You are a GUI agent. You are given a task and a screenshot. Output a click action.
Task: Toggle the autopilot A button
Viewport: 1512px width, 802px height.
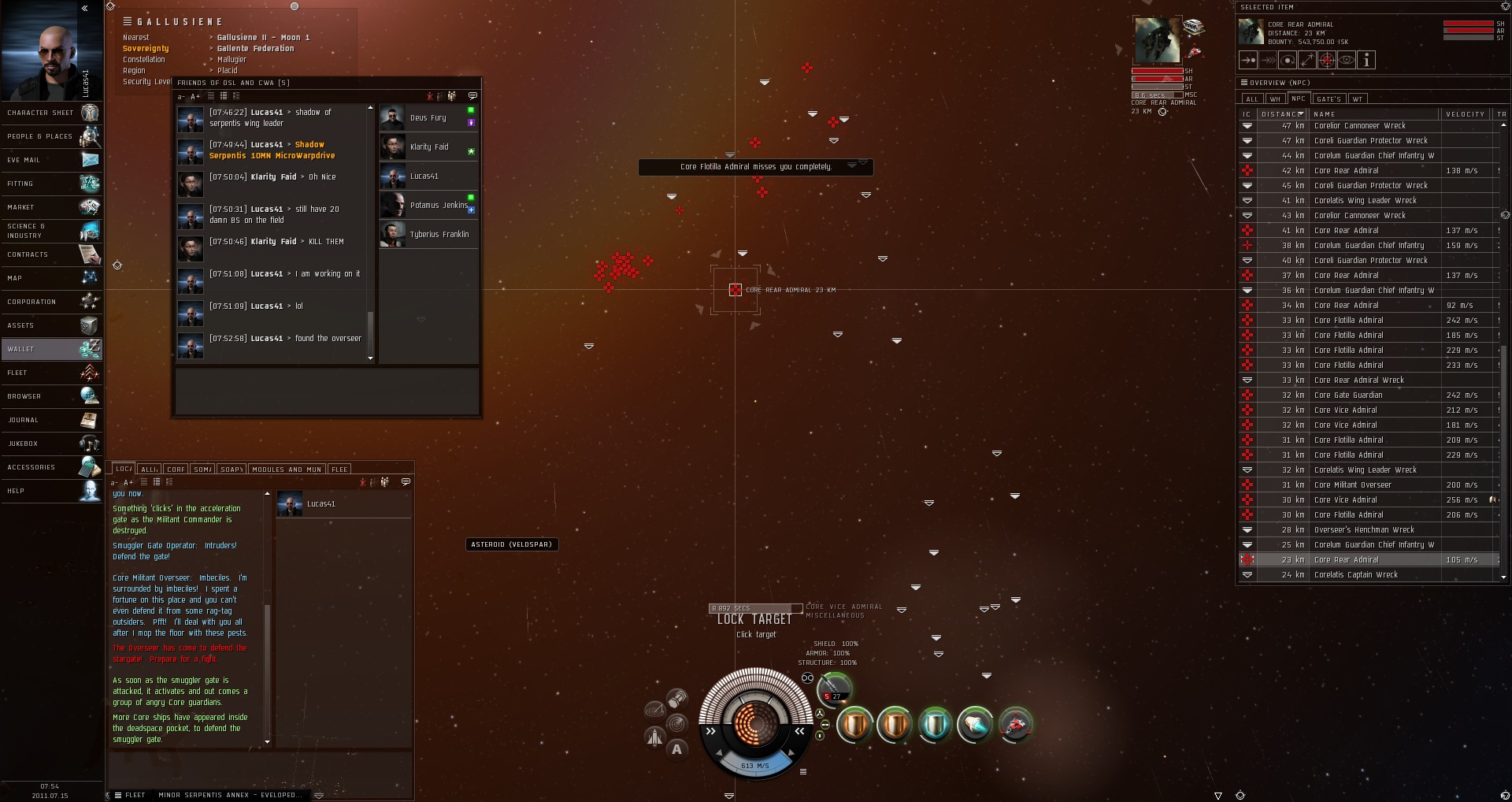676,749
